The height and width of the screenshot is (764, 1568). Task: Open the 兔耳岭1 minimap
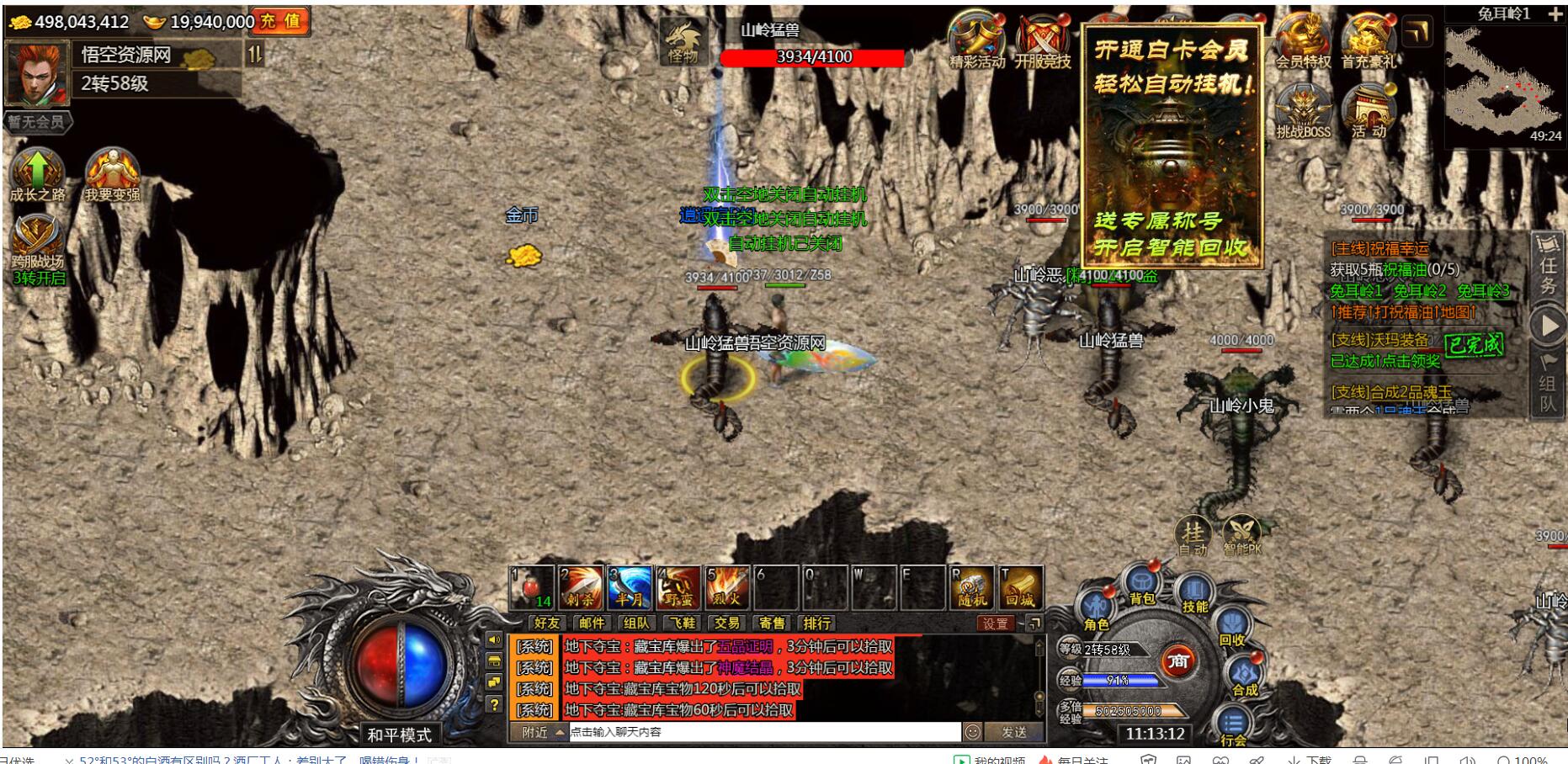(x=1503, y=80)
